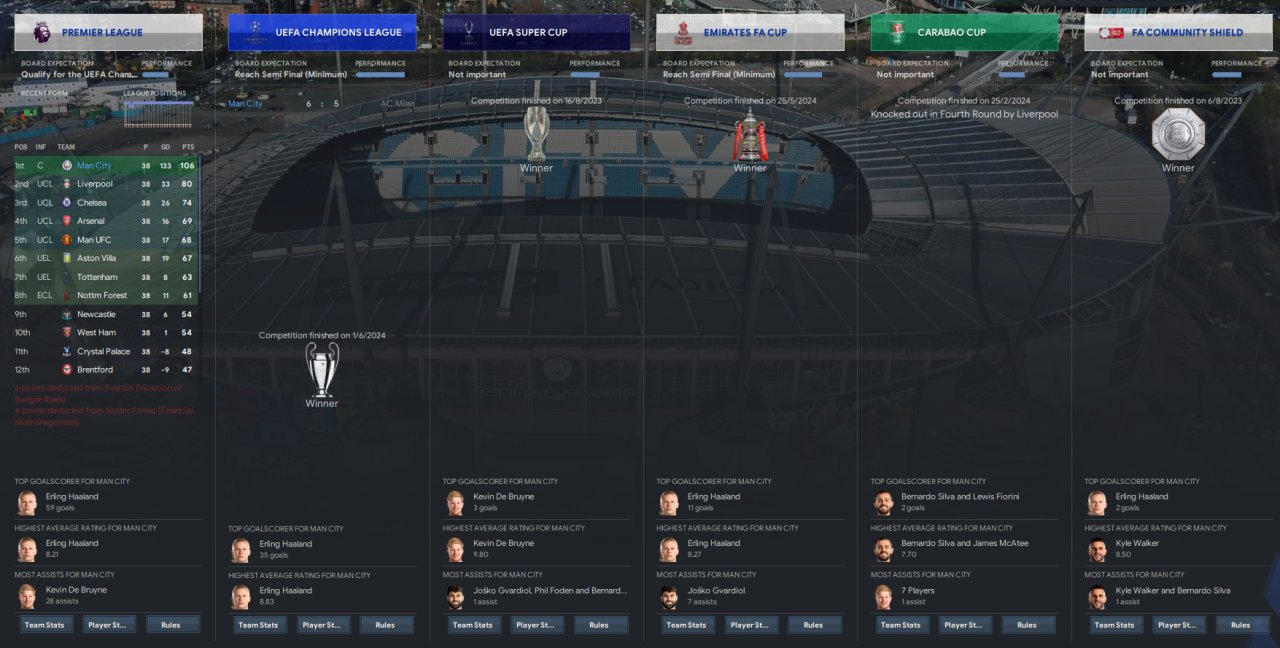Select Liverpool in the league table
Screen dimensions: 1280x648
coord(95,184)
